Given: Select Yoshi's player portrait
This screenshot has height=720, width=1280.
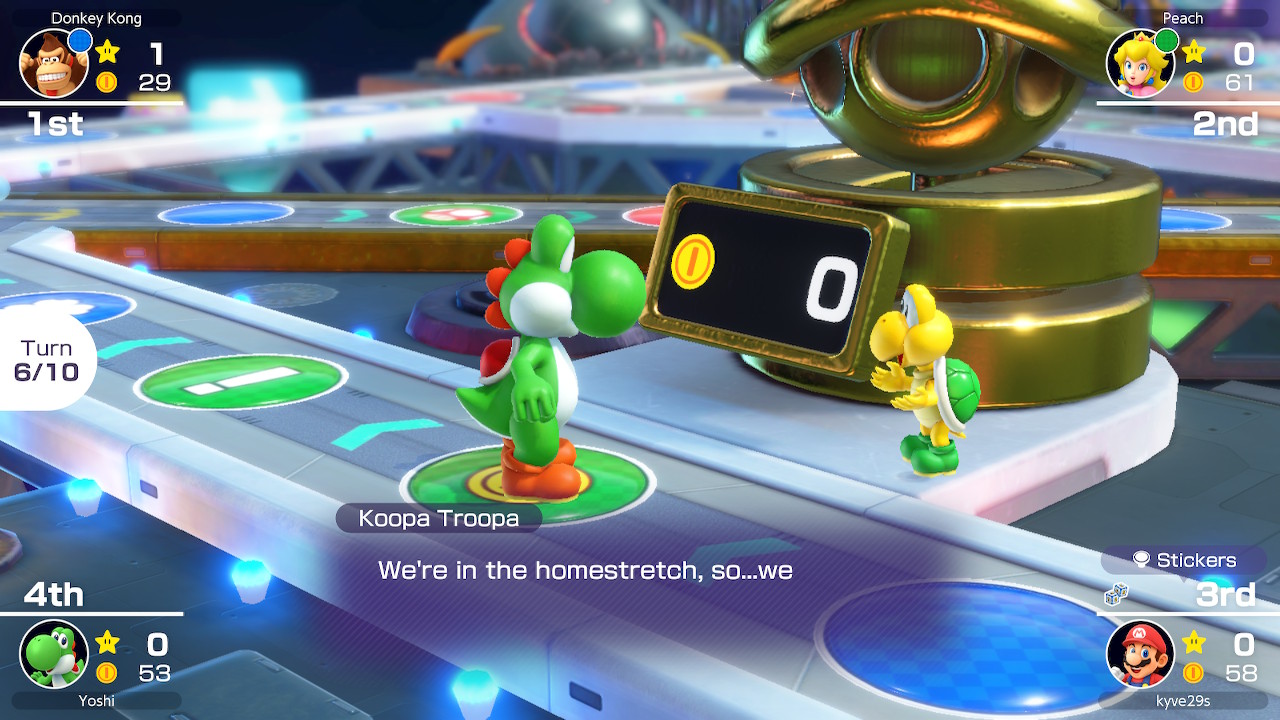Looking at the screenshot, I should point(54,654).
